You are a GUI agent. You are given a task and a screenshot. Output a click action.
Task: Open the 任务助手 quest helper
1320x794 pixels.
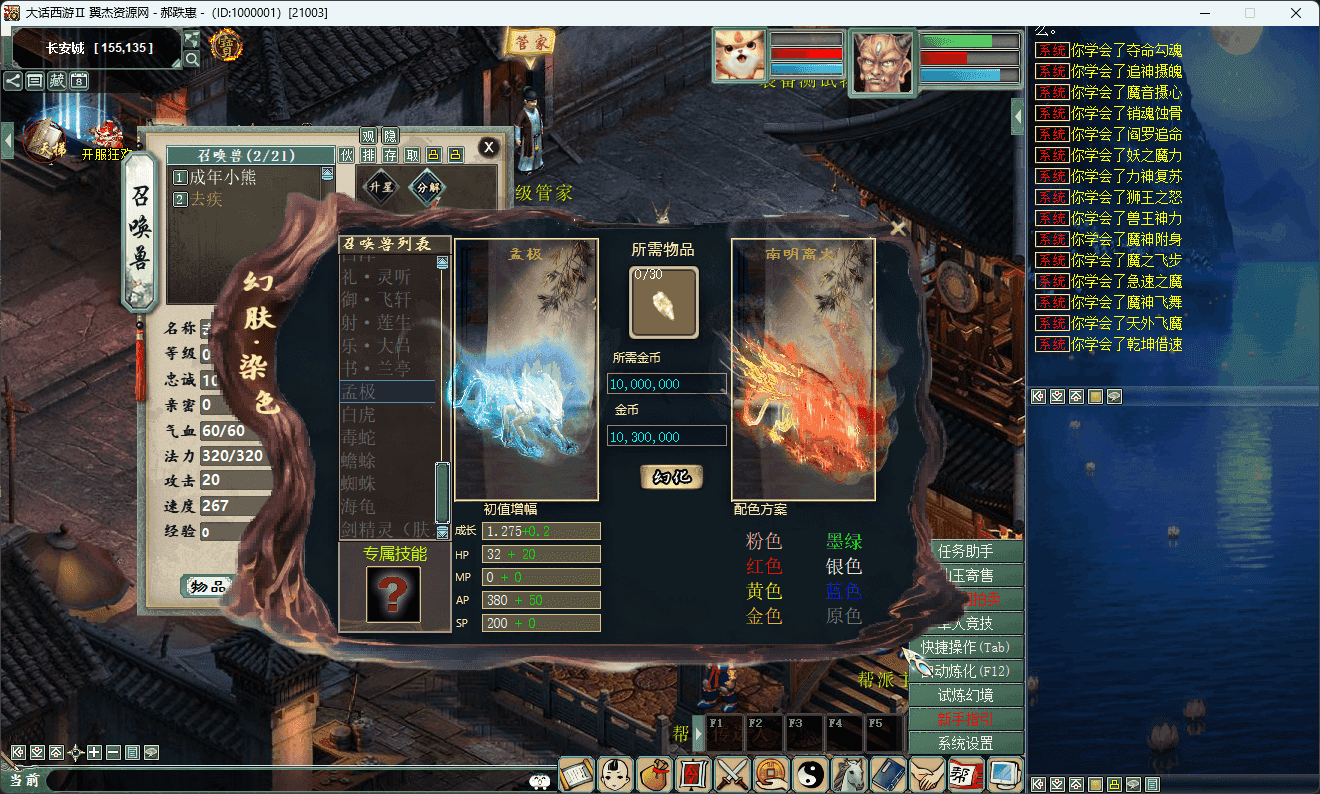965,551
